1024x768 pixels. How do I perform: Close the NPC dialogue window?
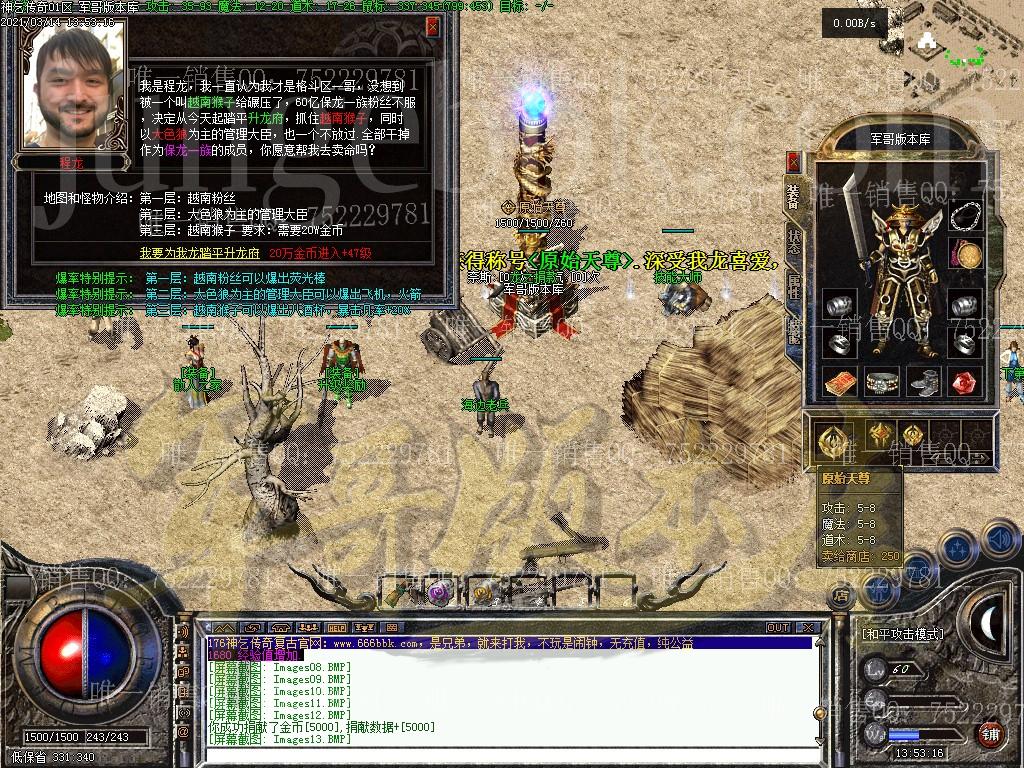click(x=433, y=27)
